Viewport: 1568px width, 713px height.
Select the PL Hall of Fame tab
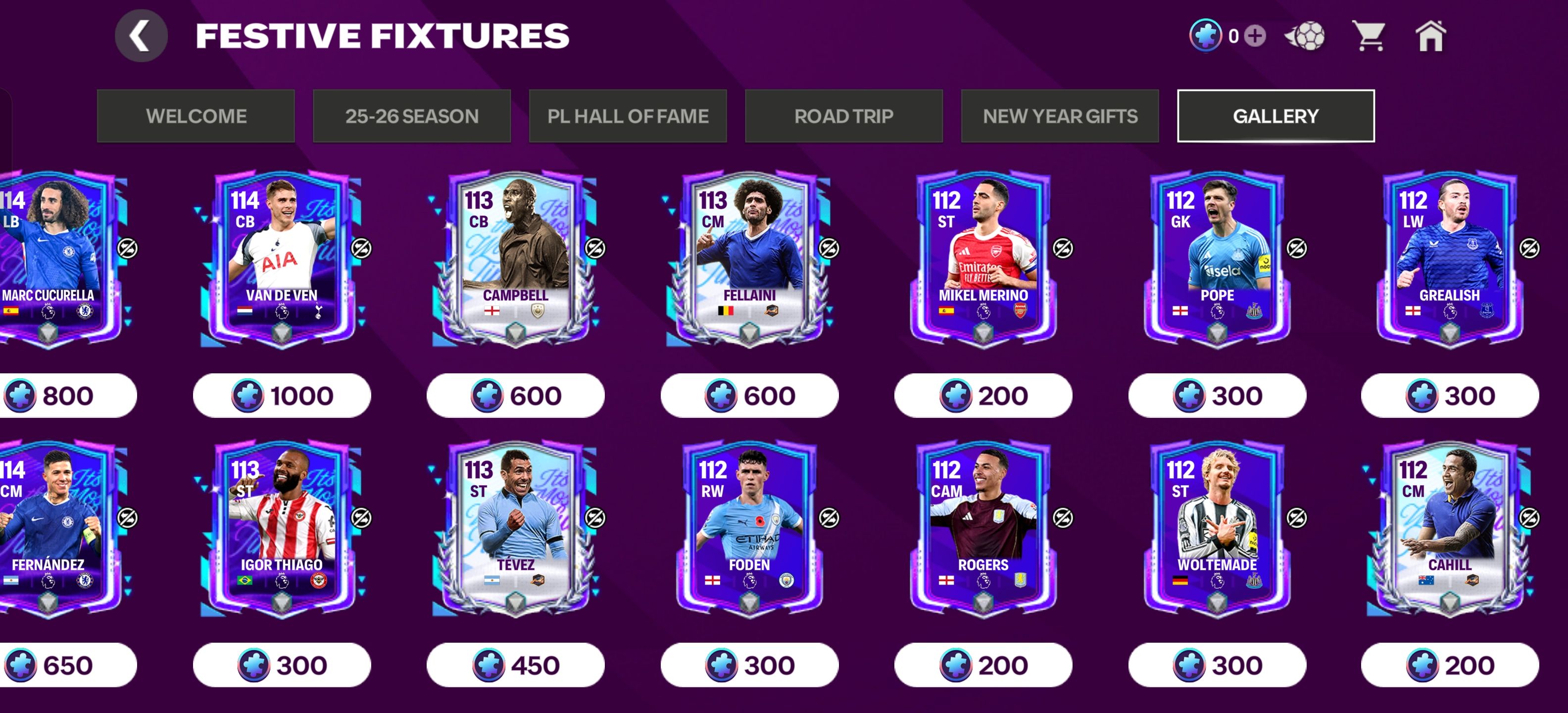pos(628,116)
